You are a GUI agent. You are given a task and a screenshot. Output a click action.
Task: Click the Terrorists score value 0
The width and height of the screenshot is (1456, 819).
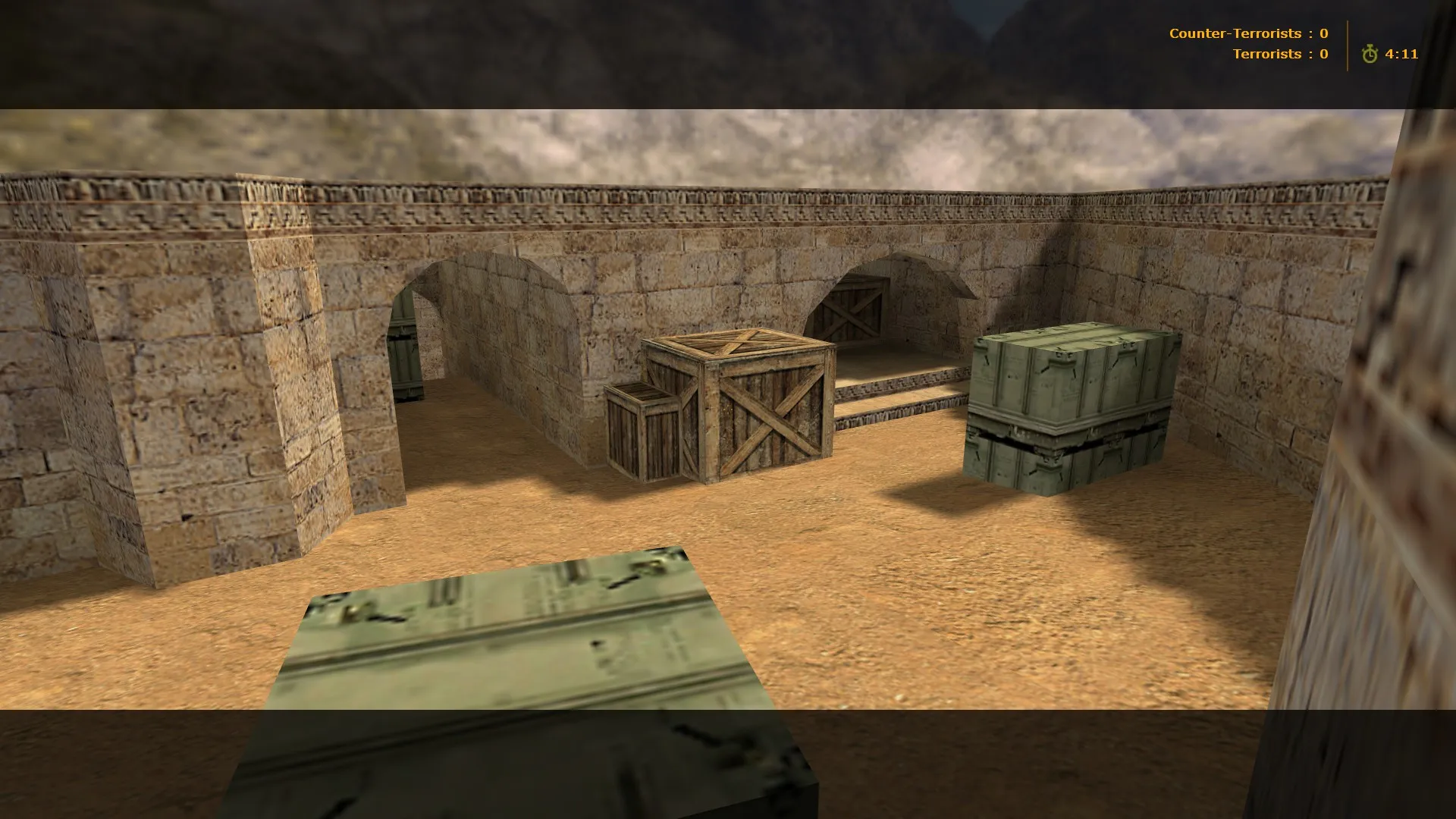pyautogui.click(x=1323, y=54)
